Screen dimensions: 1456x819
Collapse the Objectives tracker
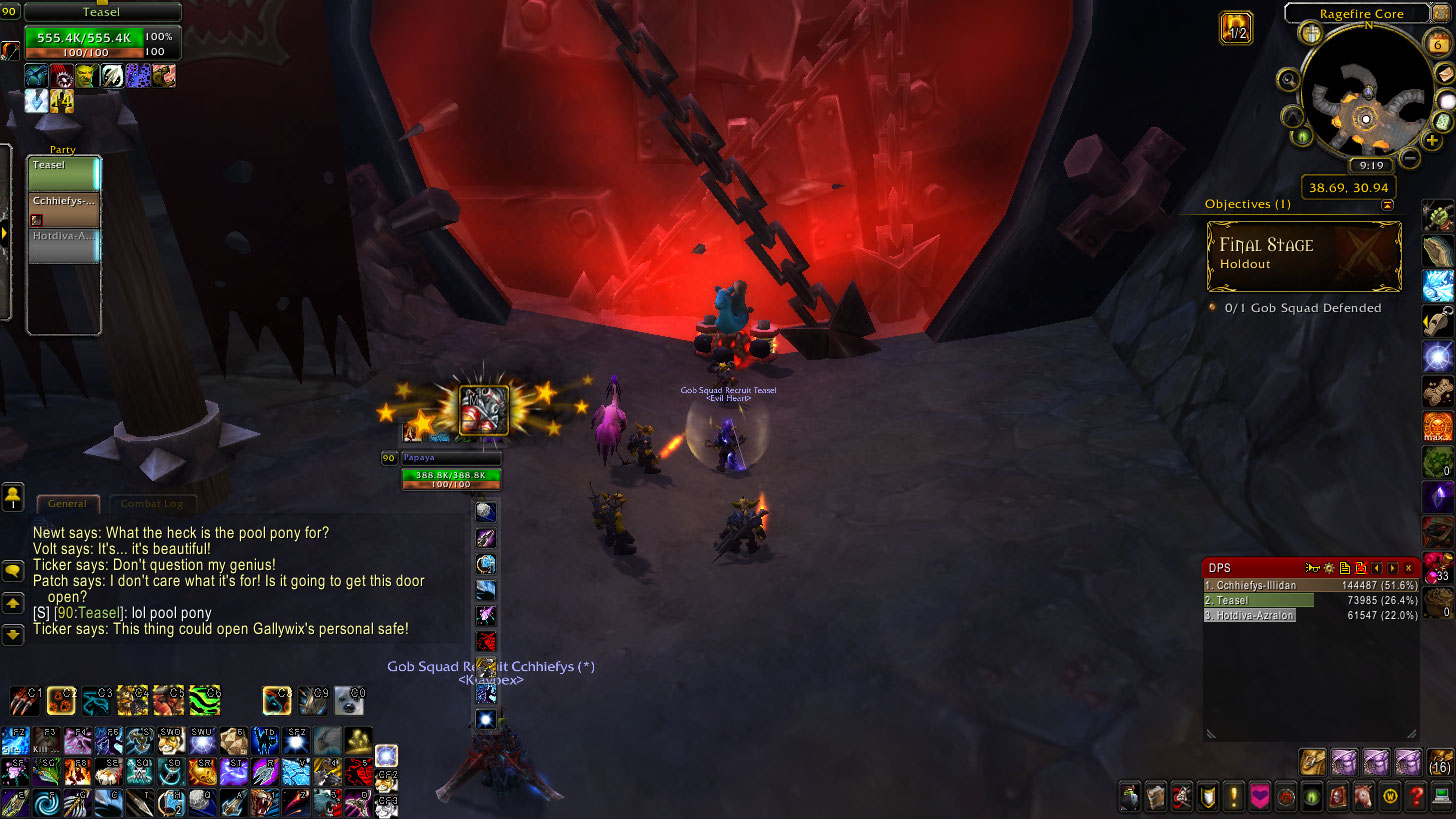pos(1387,204)
